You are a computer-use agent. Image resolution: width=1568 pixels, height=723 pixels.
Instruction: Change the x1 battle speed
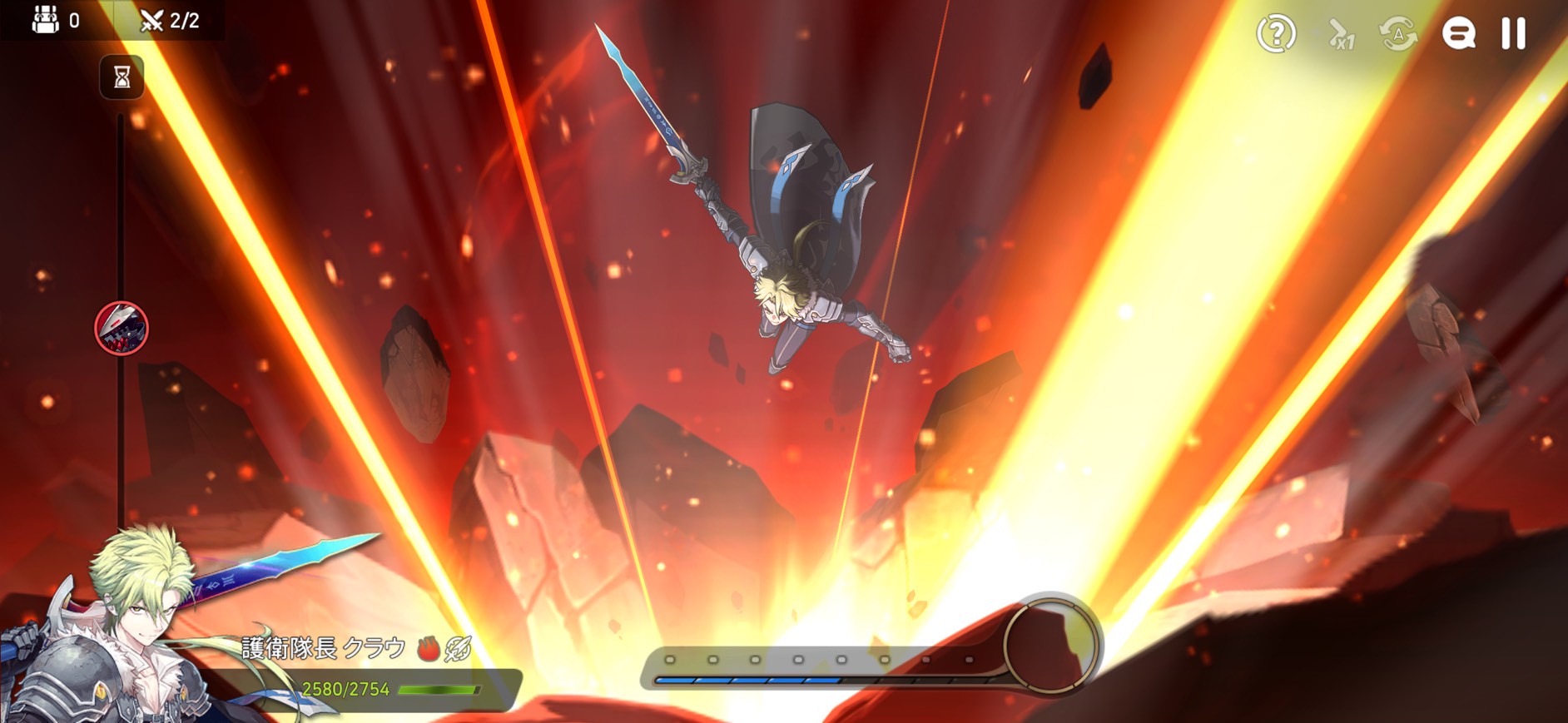[1340, 35]
